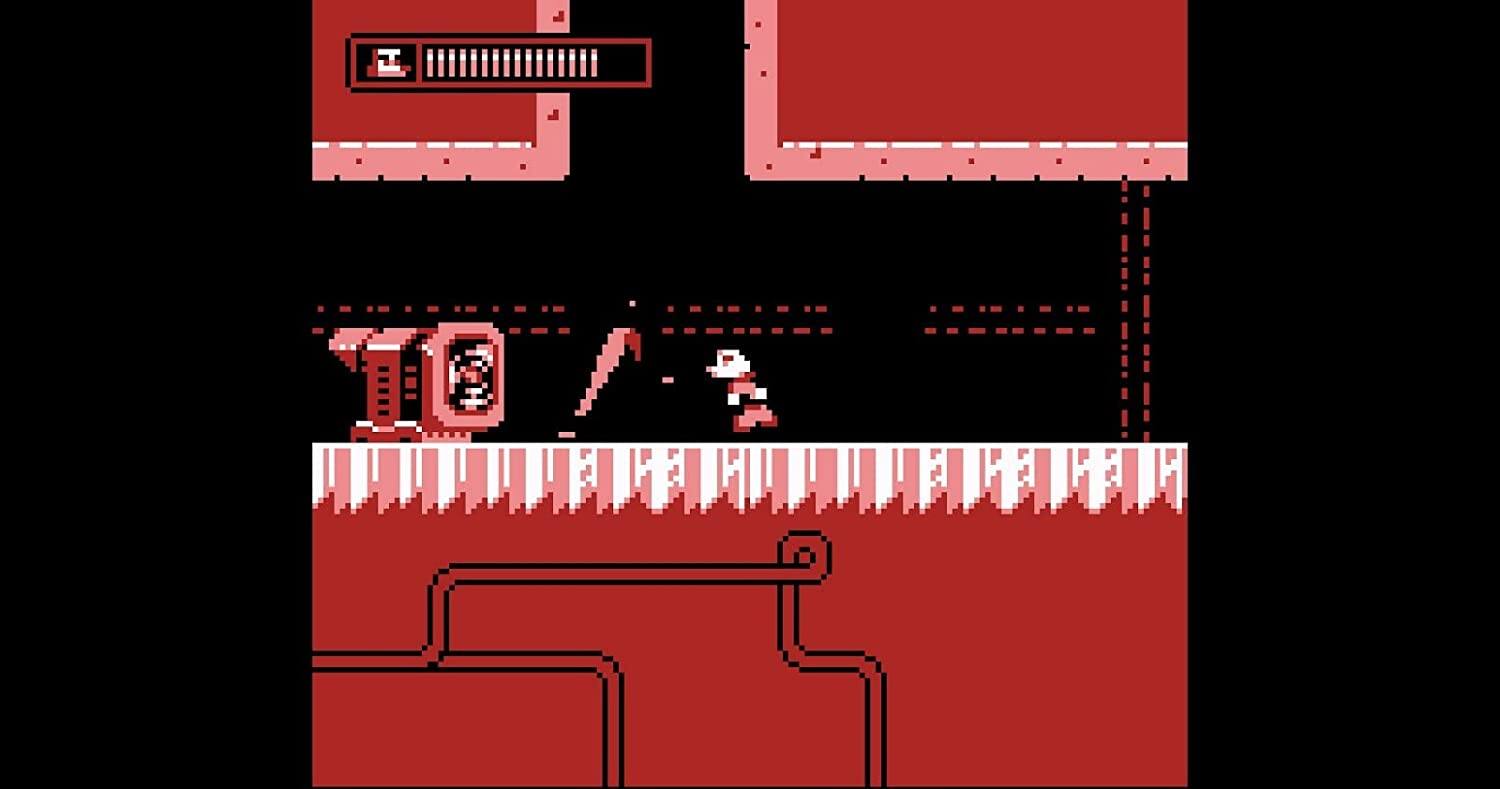Click the small bullet near the hero
Viewport: 1500px width, 789px height.
(667, 378)
